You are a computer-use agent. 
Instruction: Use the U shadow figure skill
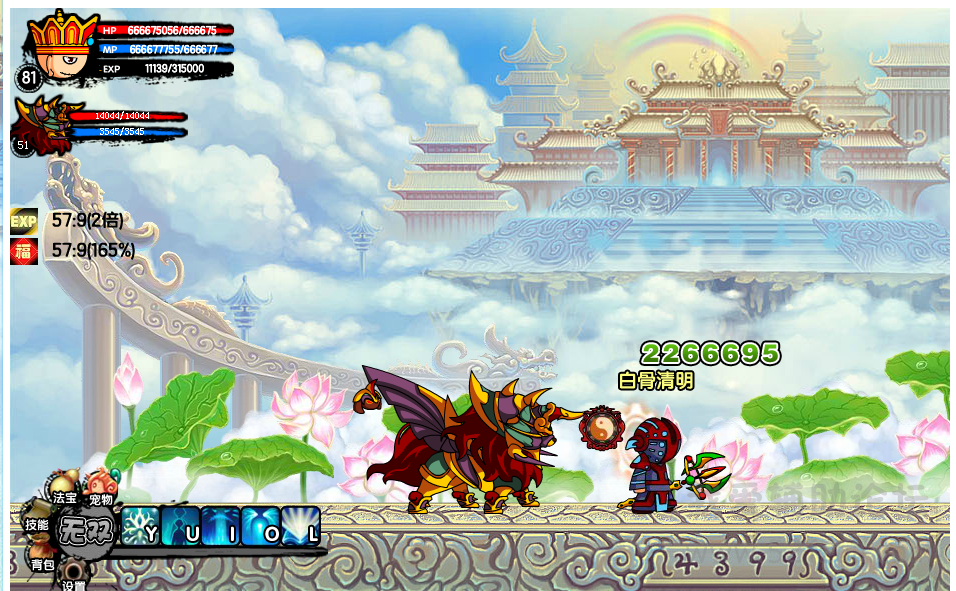180,526
